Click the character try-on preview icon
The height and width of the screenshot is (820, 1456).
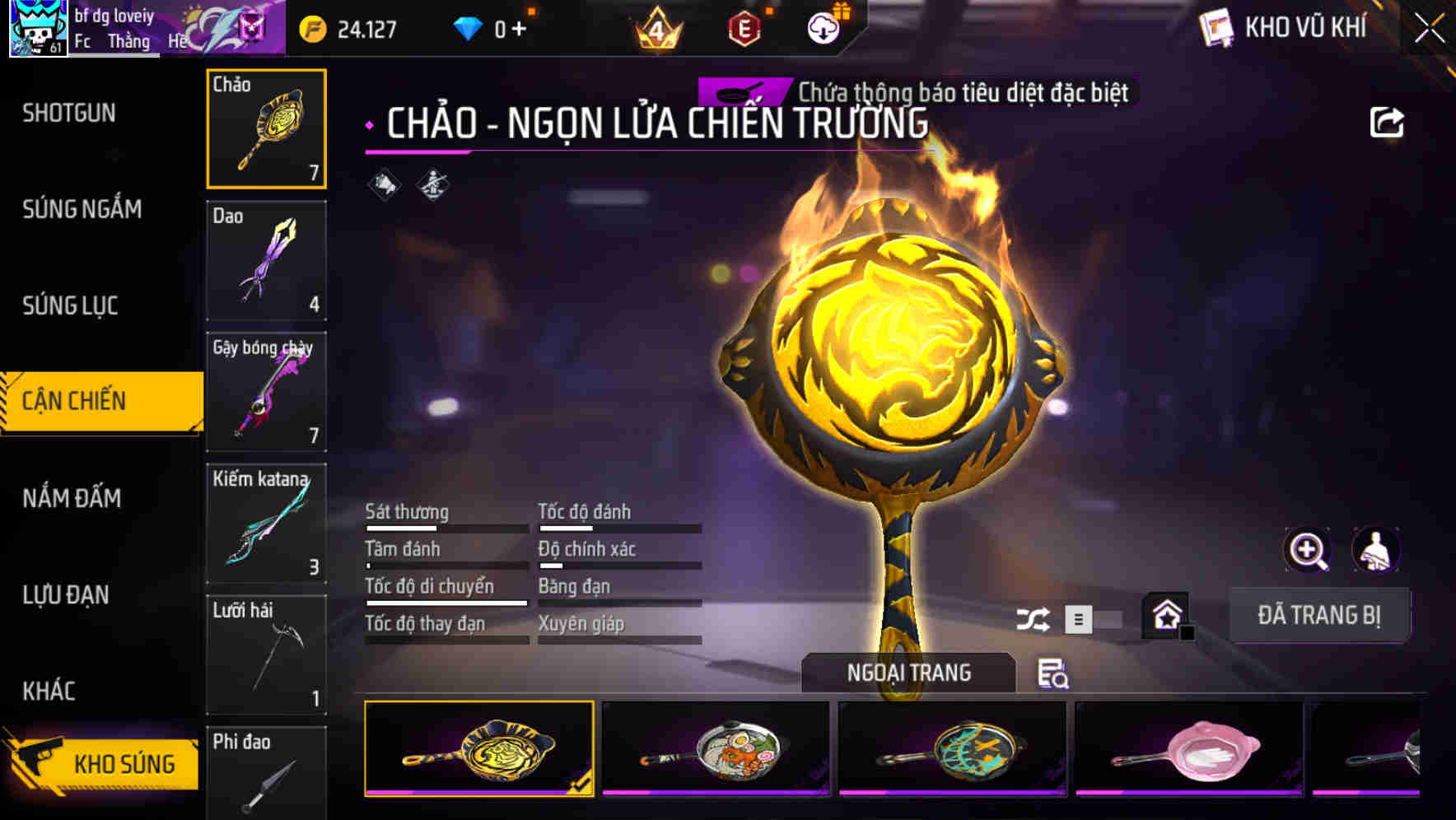[x=1376, y=549]
